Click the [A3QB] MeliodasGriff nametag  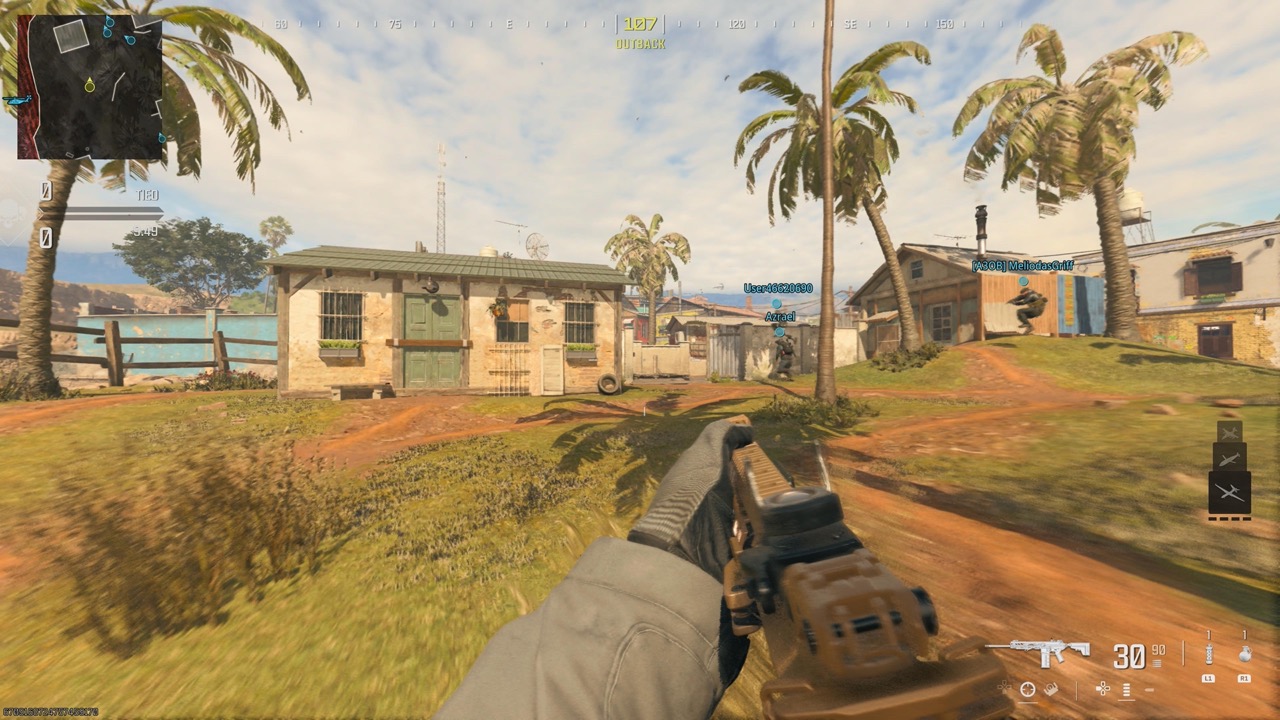pos(1022,265)
